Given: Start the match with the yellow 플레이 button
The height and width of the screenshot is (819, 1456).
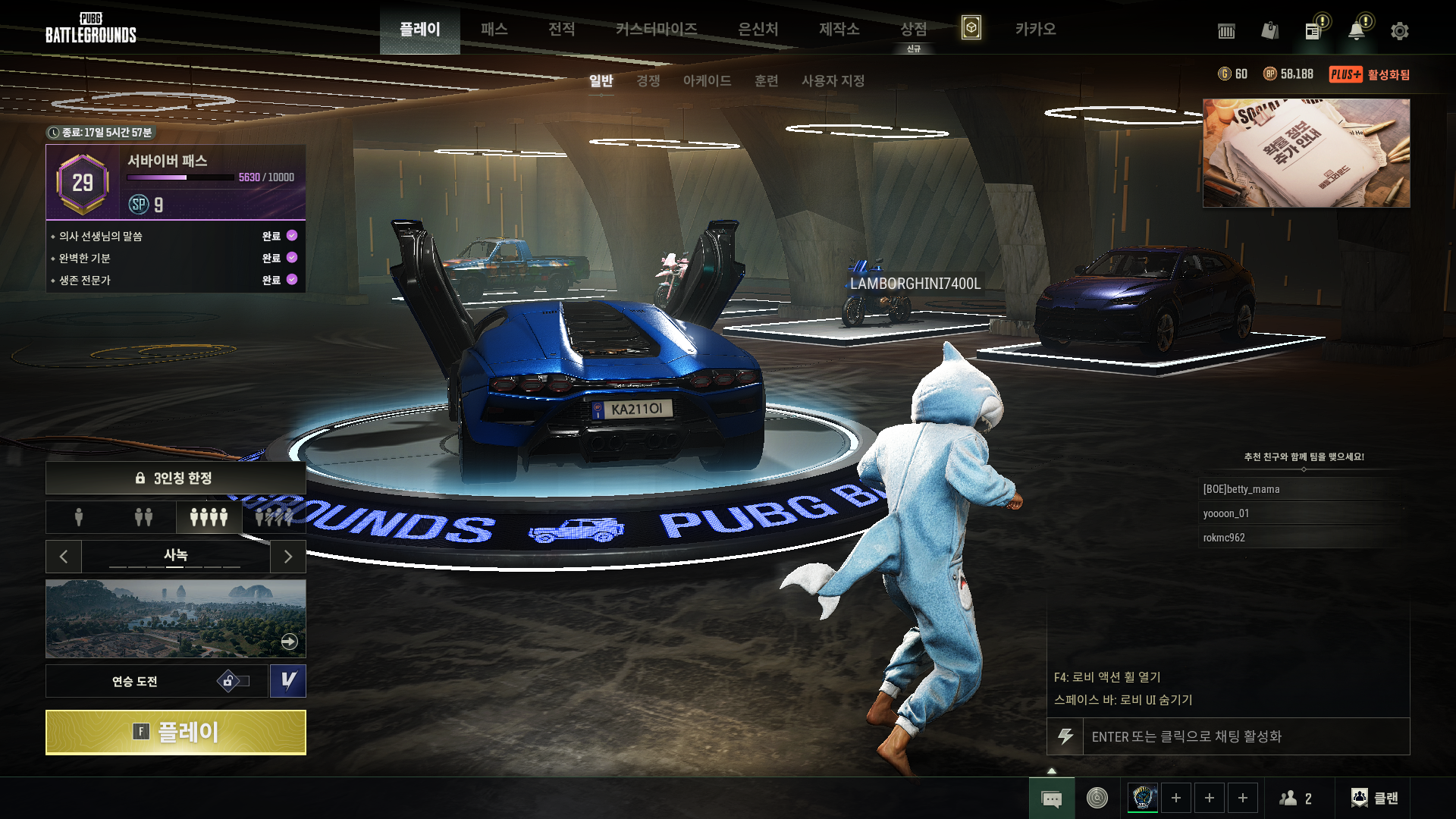Looking at the screenshot, I should coord(175,732).
